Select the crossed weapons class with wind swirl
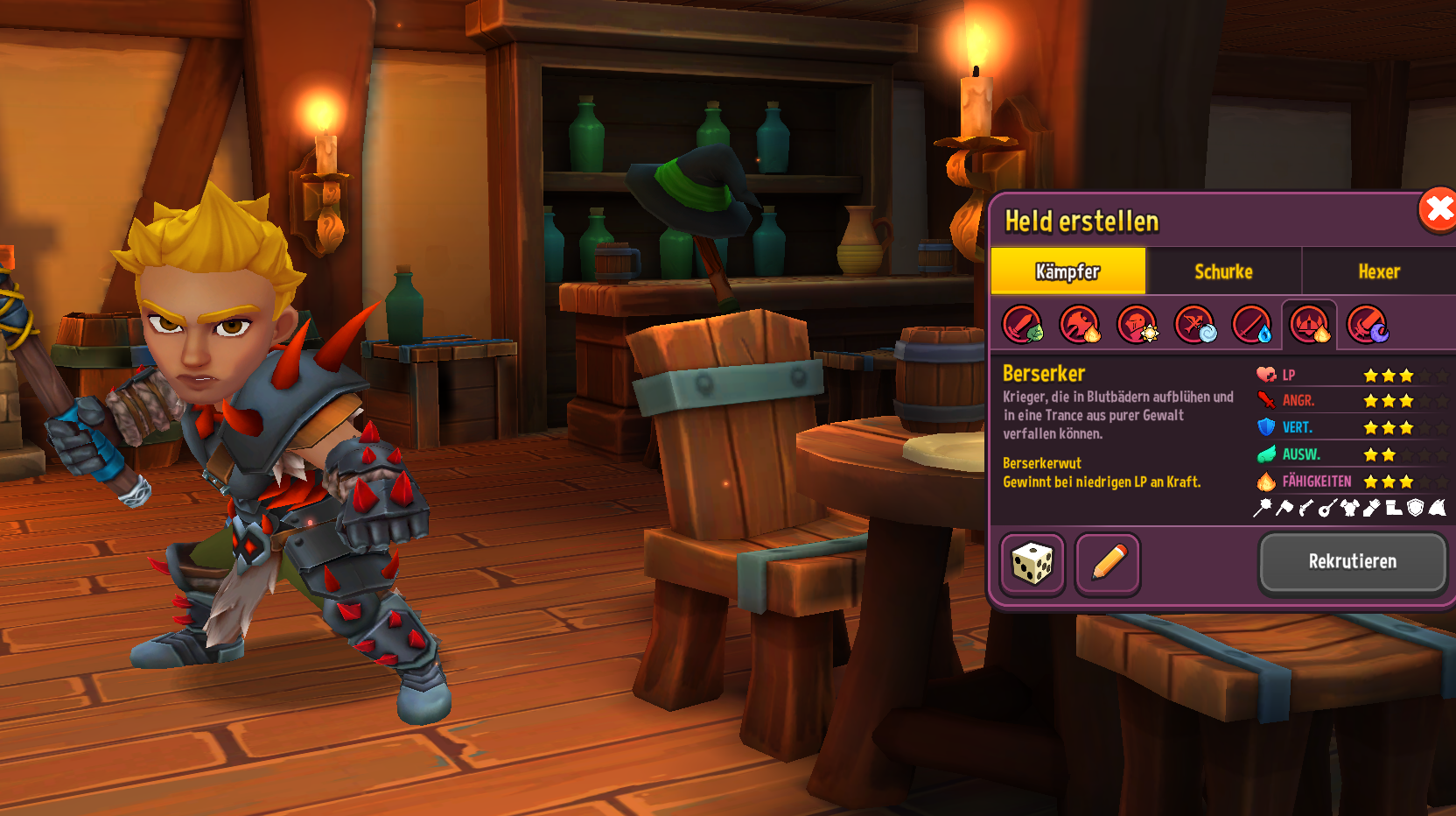The height and width of the screenshot is (816, 1456). 1194,325
